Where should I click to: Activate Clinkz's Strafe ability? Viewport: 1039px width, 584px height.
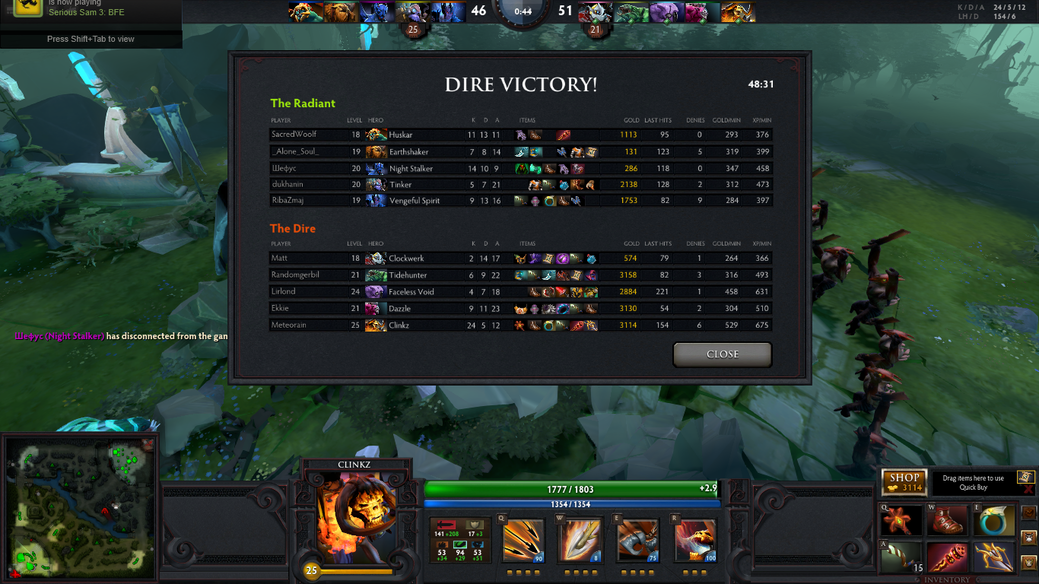(523, 543)
